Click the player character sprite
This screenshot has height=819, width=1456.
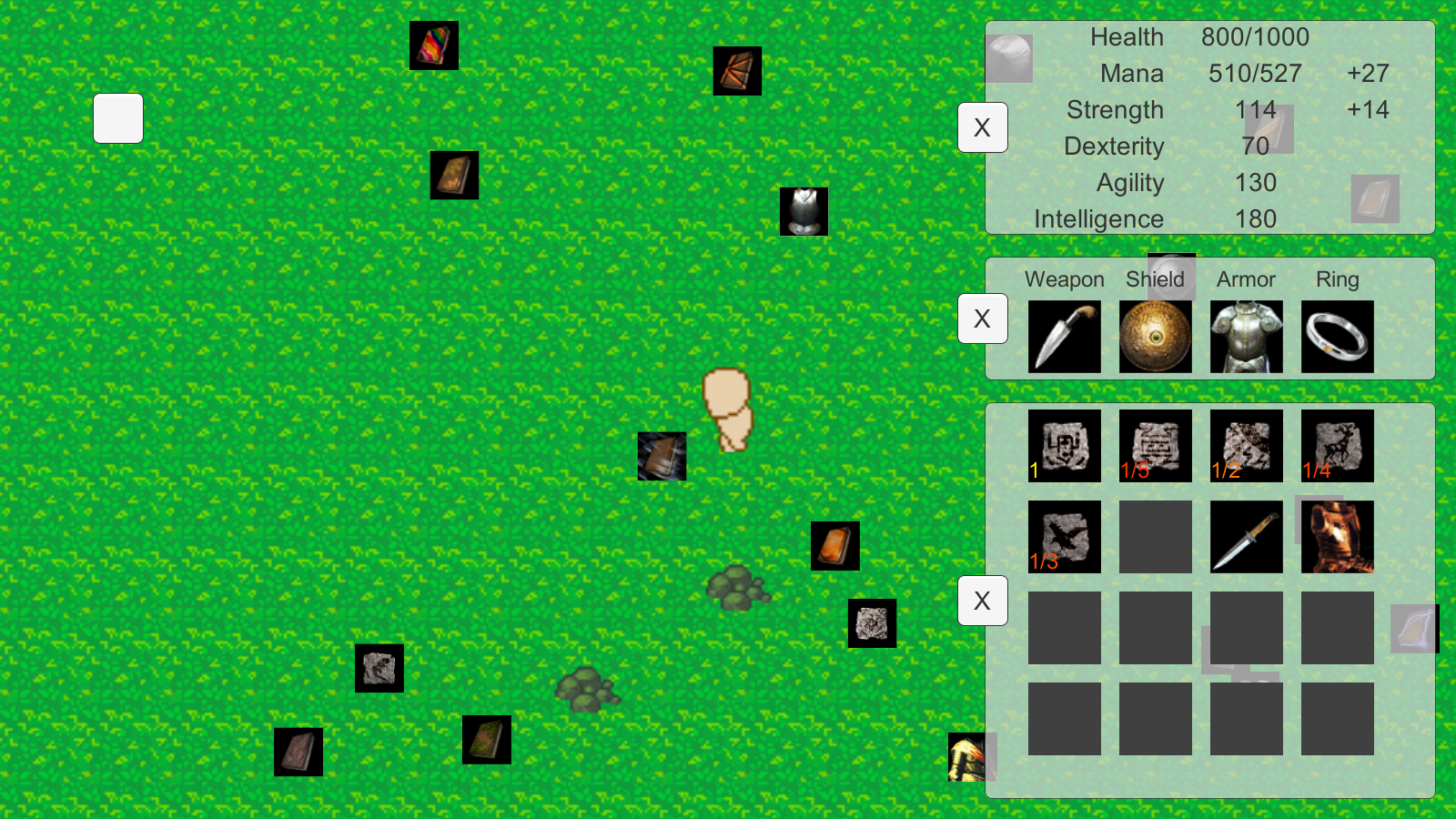[725, 411]
